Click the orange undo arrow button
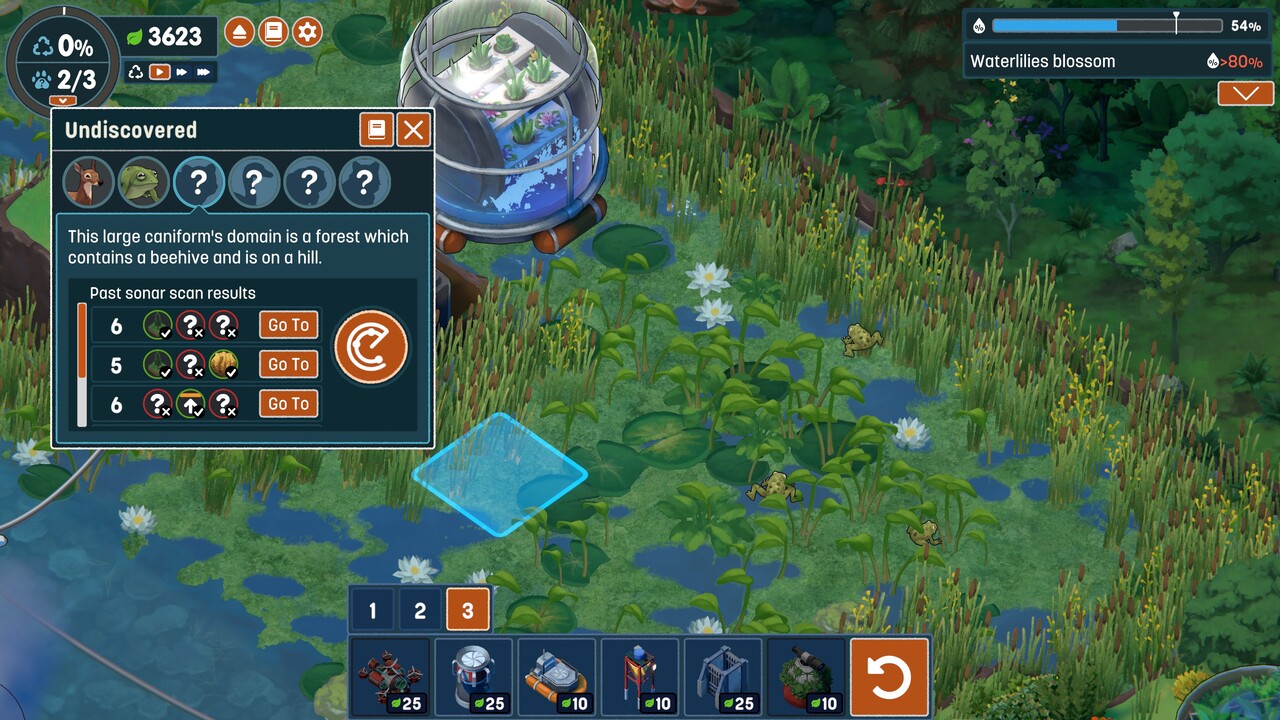1280x720 pixels. (x=889, y=677)
